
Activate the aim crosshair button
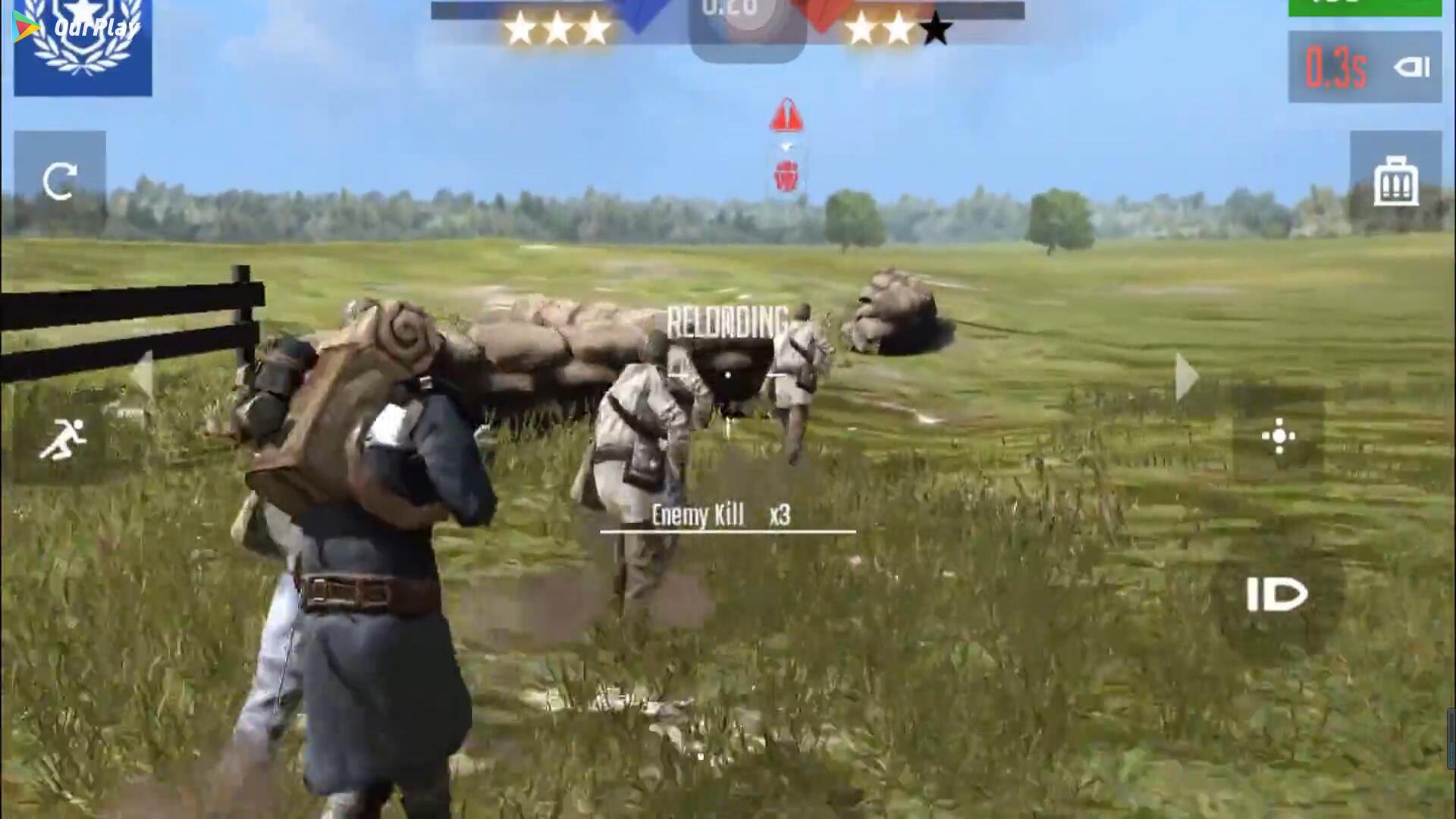coord(1279,436)
